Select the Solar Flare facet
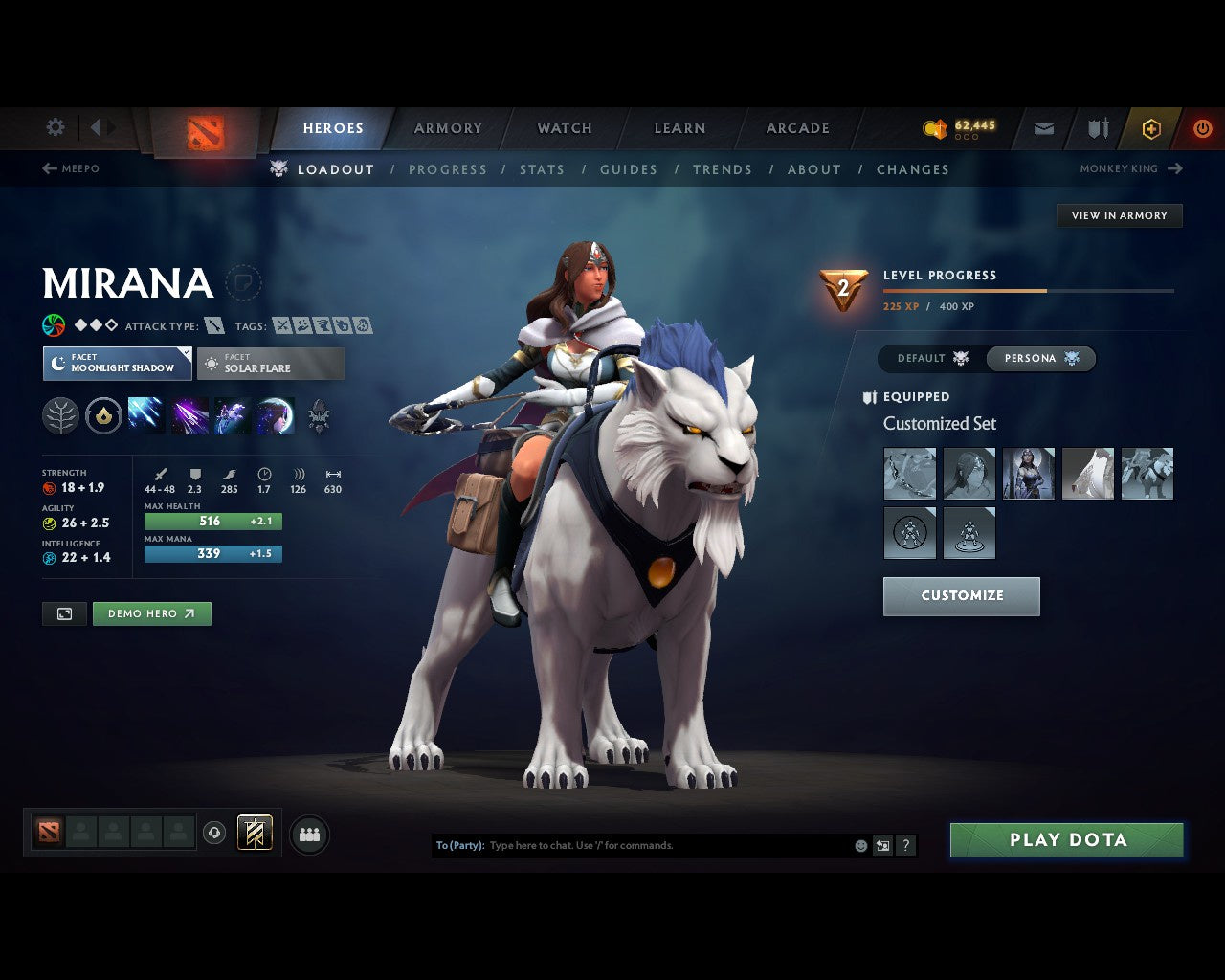Screen dimensions: 1225x980 point(271,363)
